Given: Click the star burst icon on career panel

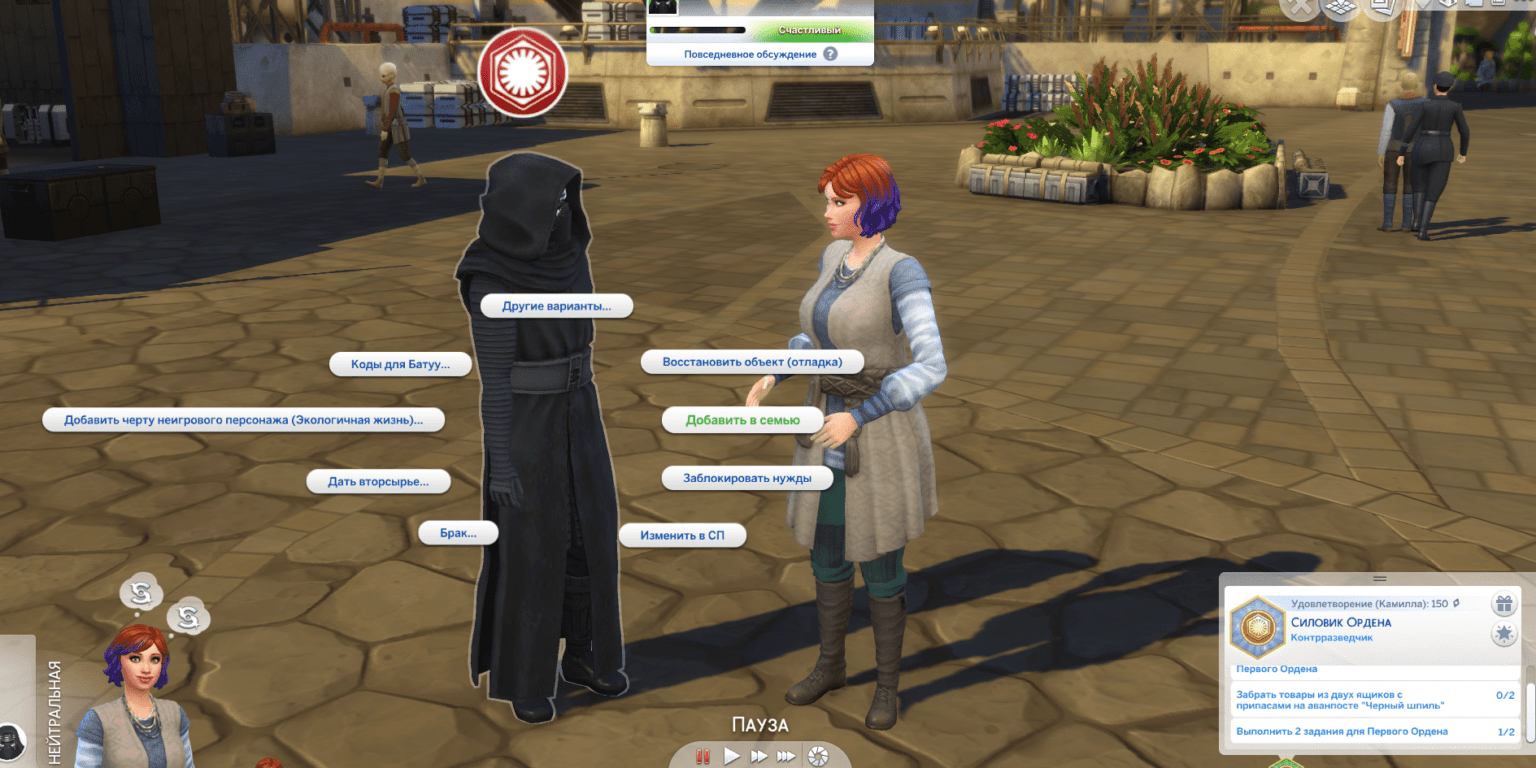Looking at the screenshot, I should tap(1504, 632).
